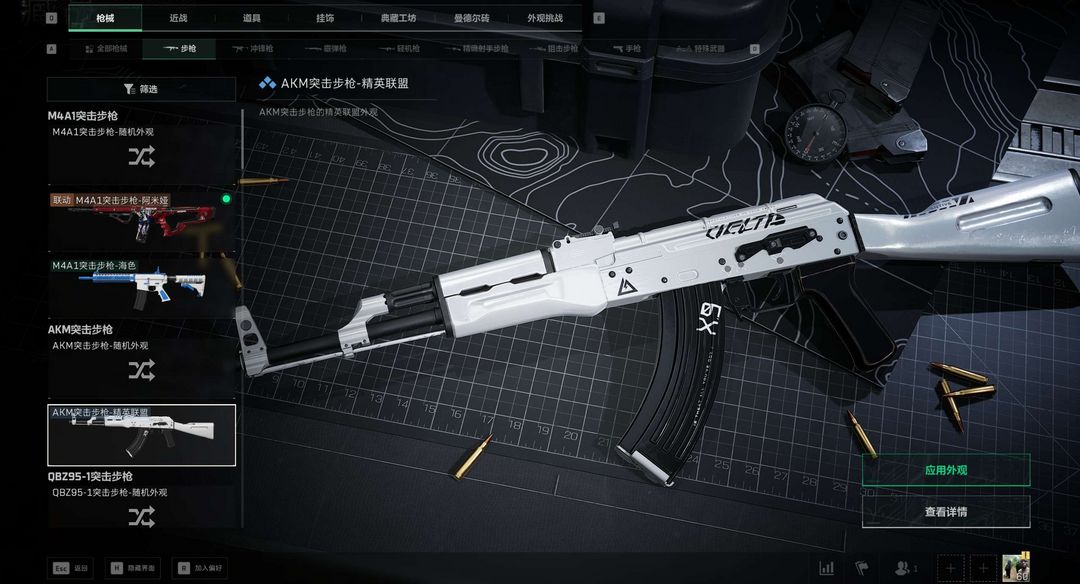Viewport: 1080px width, 584px height.
Task: Show 全部枪械 all firearms category
Action: (105, 48)
